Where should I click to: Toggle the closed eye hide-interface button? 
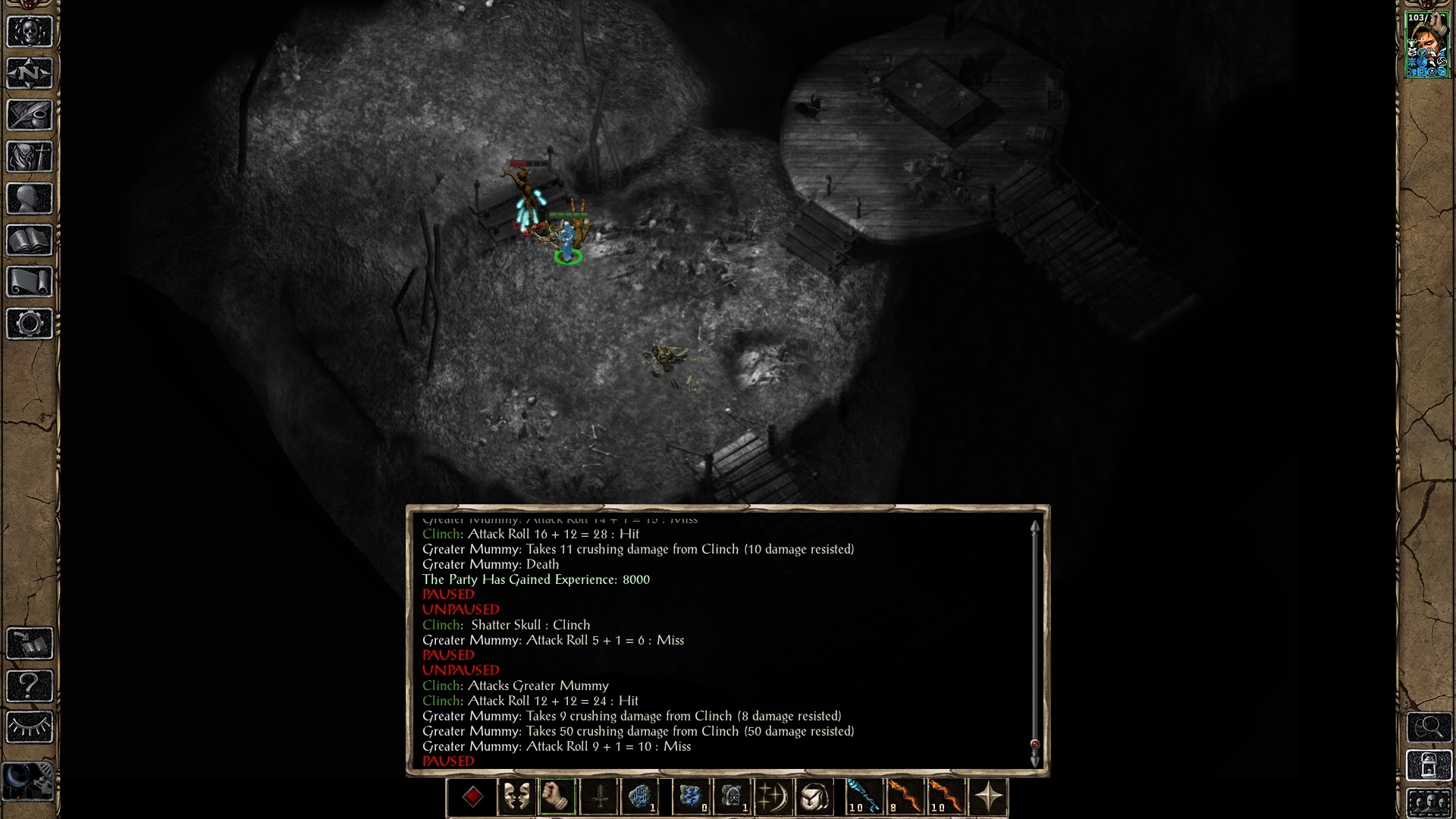(x=30, y=728)
